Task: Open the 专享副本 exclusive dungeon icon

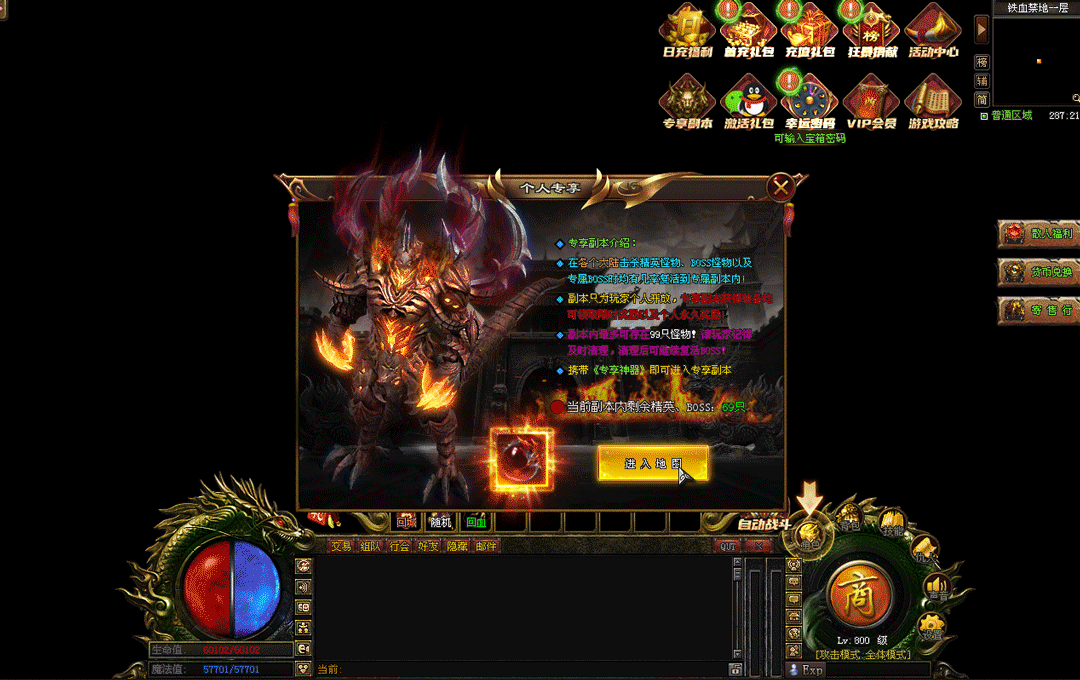Action: (x=688, y=101)
